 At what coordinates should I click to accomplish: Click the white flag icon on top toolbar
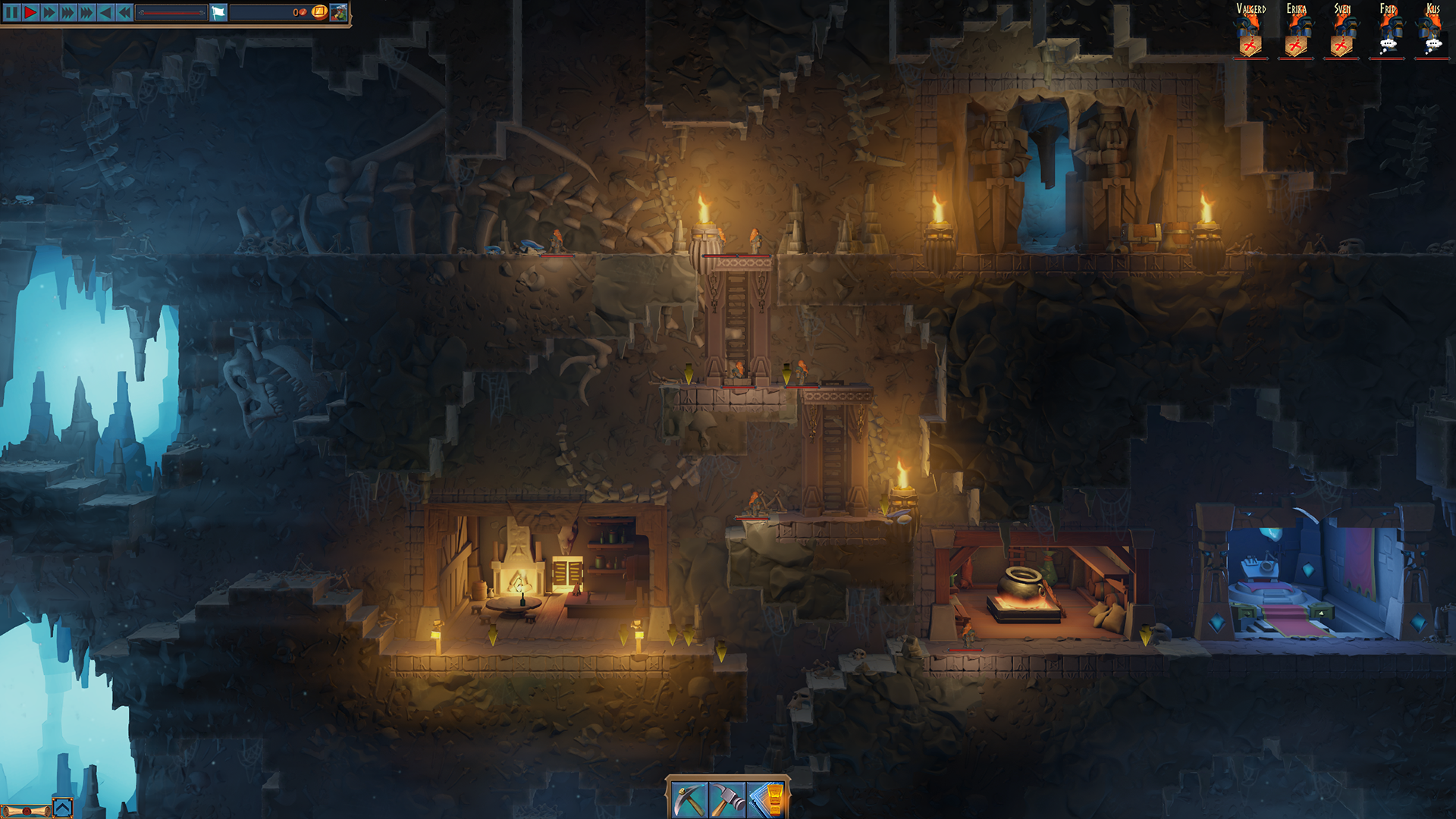pyautogui.click(x=218, y=12)
